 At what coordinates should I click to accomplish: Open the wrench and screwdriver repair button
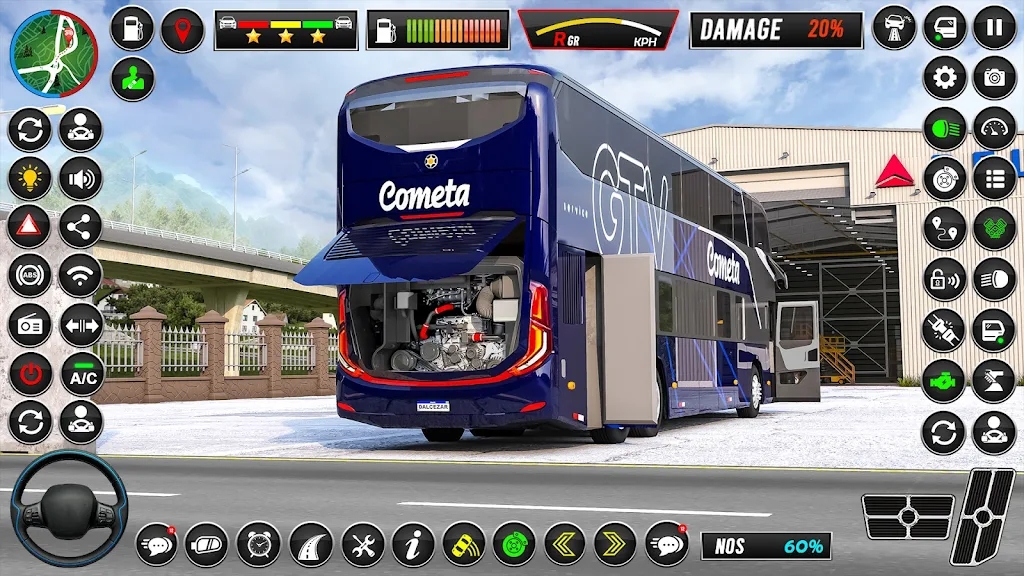pyautogui.click(x=362, y=544)
